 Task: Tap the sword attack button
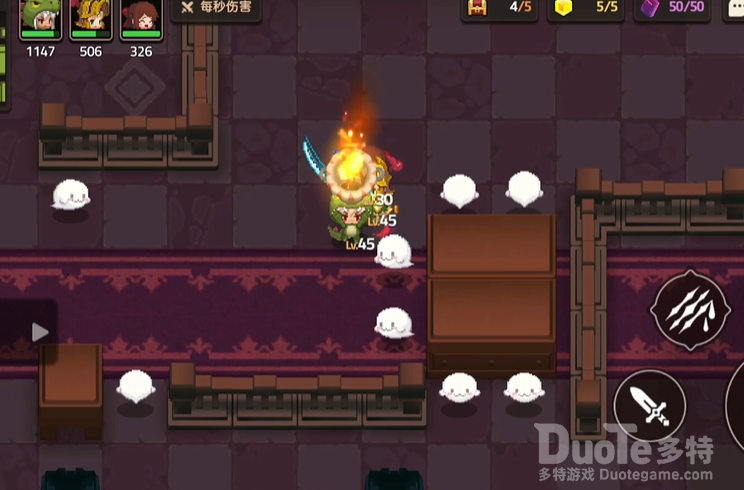pos(650,405)
